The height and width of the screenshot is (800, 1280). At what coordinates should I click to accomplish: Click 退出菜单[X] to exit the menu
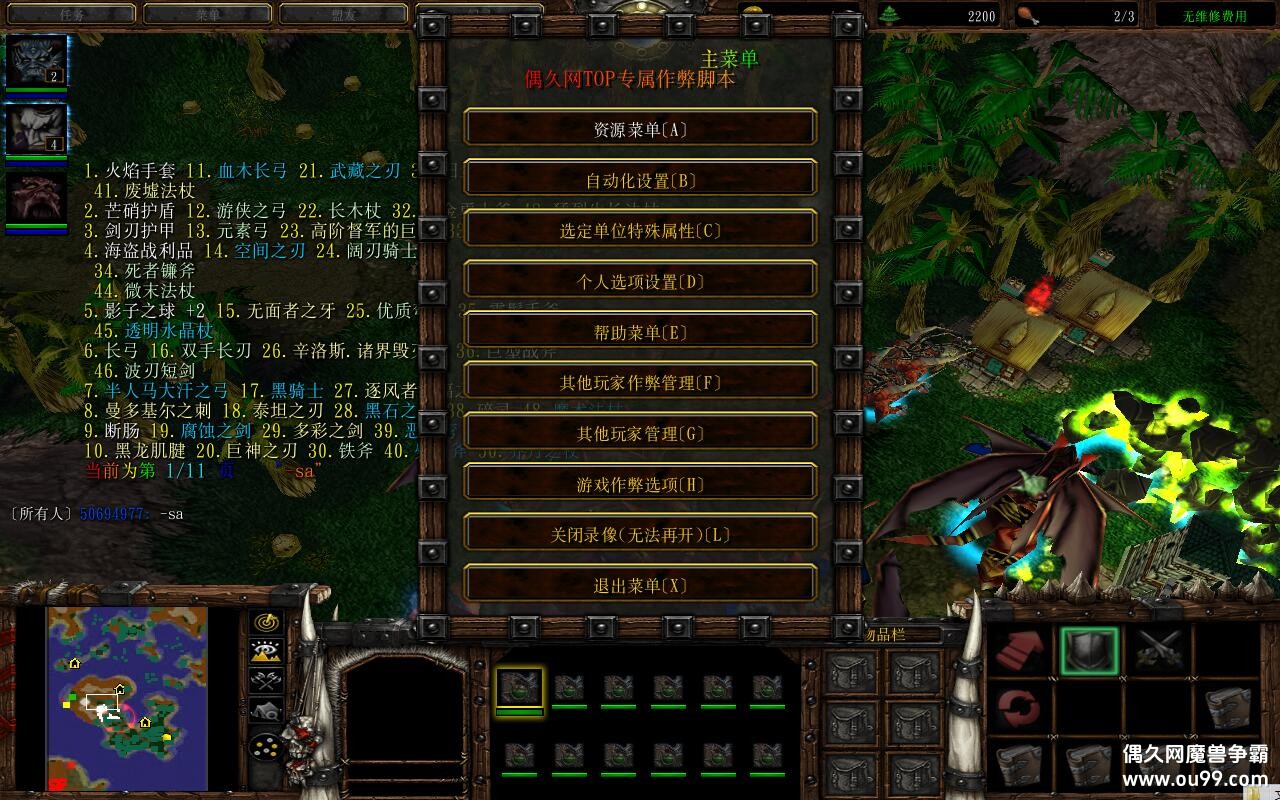[x=639, y=585]
